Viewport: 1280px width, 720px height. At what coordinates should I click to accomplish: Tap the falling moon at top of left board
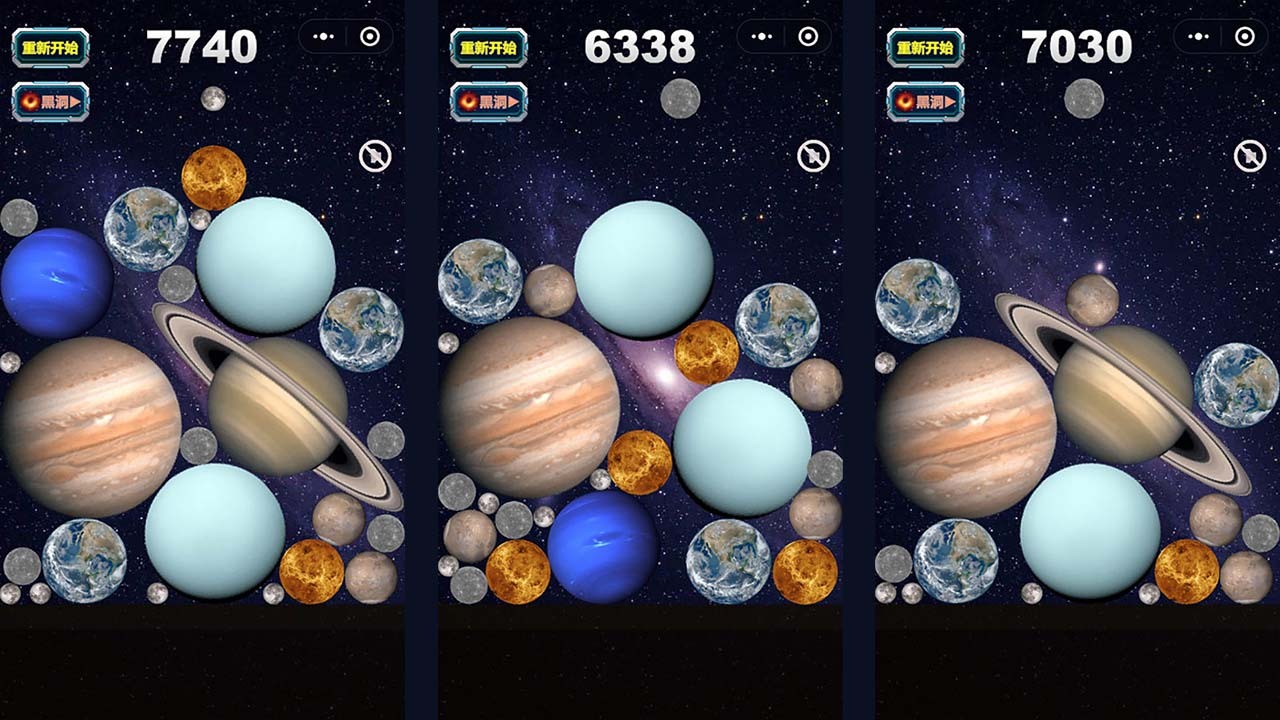click(x=213, y=99)
